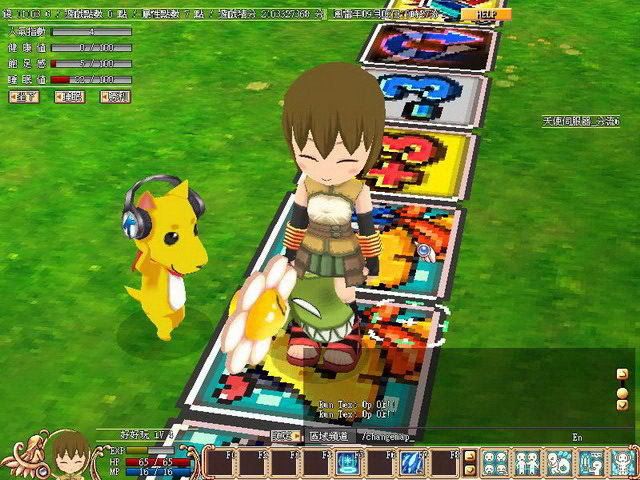Click the third status-panel button beside 睡眠
Screen dimensions: 640x480
[x=116, y=96]
